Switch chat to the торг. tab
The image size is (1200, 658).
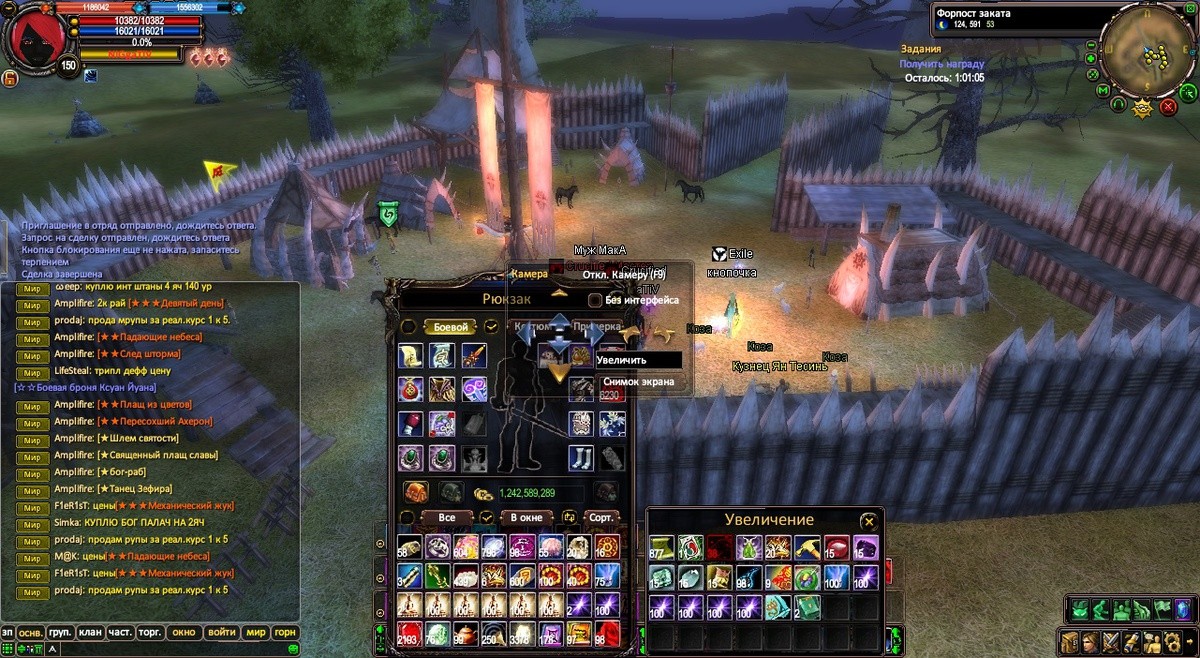152,632
